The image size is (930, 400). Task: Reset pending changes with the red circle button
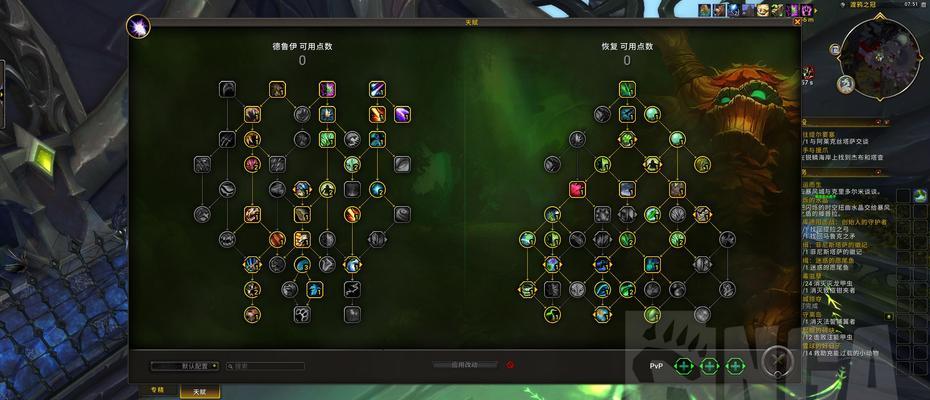510,366
